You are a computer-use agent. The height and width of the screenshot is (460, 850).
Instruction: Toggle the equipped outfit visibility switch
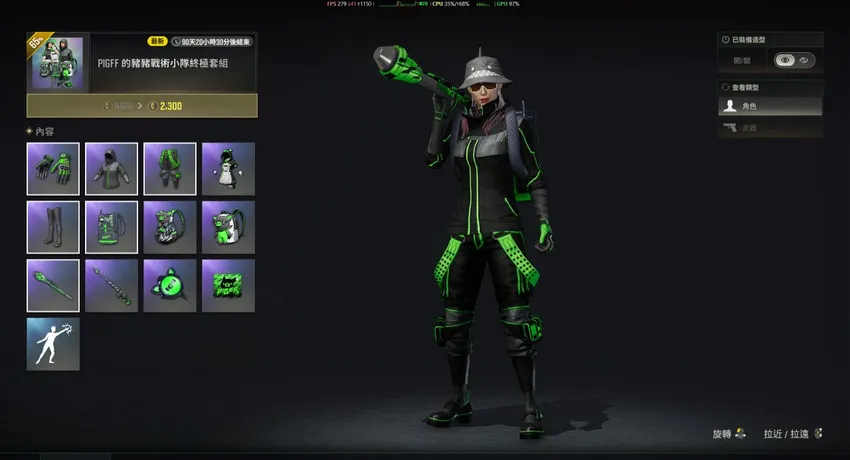794,60
